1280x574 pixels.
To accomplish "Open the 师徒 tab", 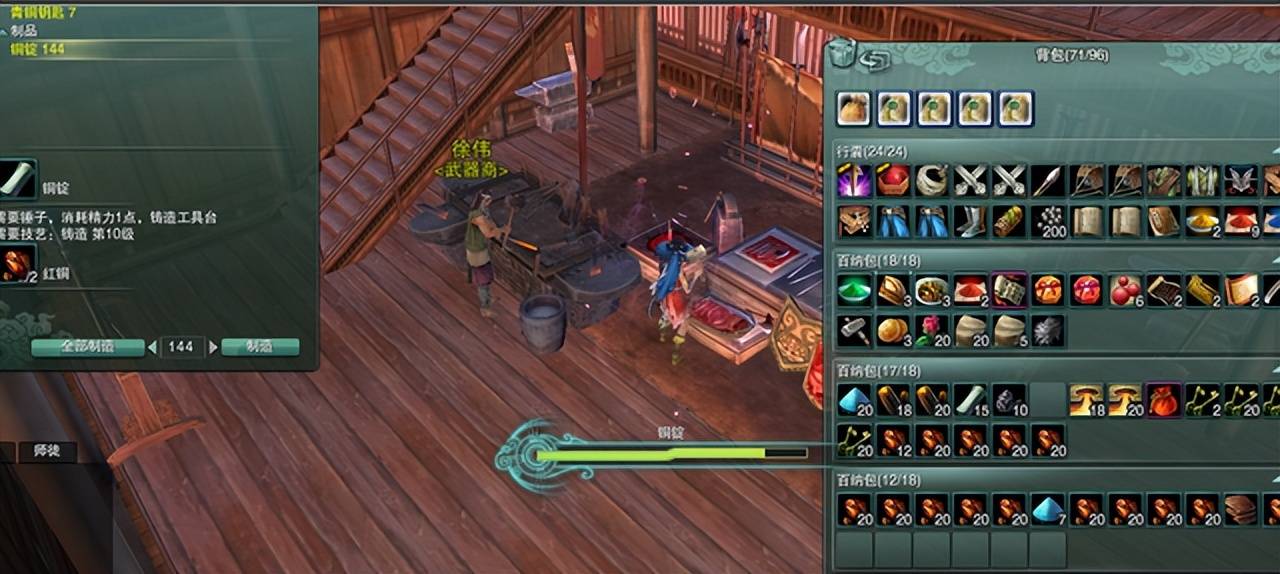I will pyautogui.click(x=46, y=452).
